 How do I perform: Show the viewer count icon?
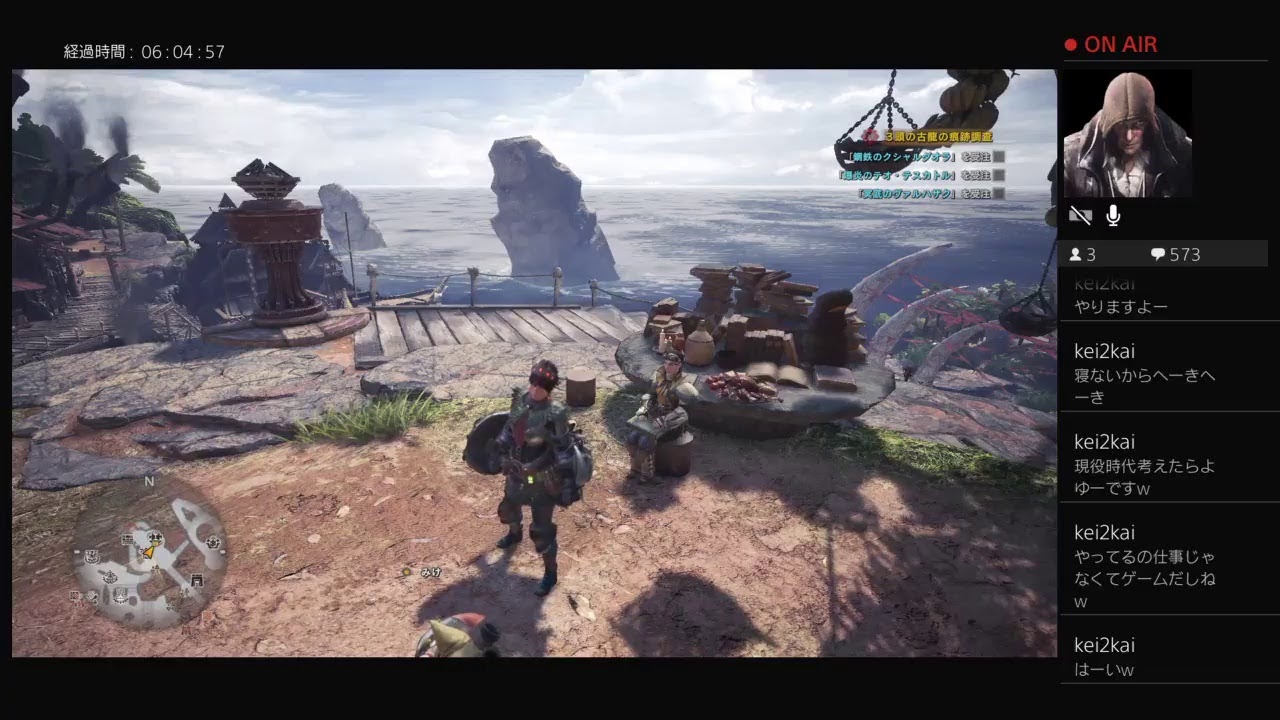(x=1076, y=255)
